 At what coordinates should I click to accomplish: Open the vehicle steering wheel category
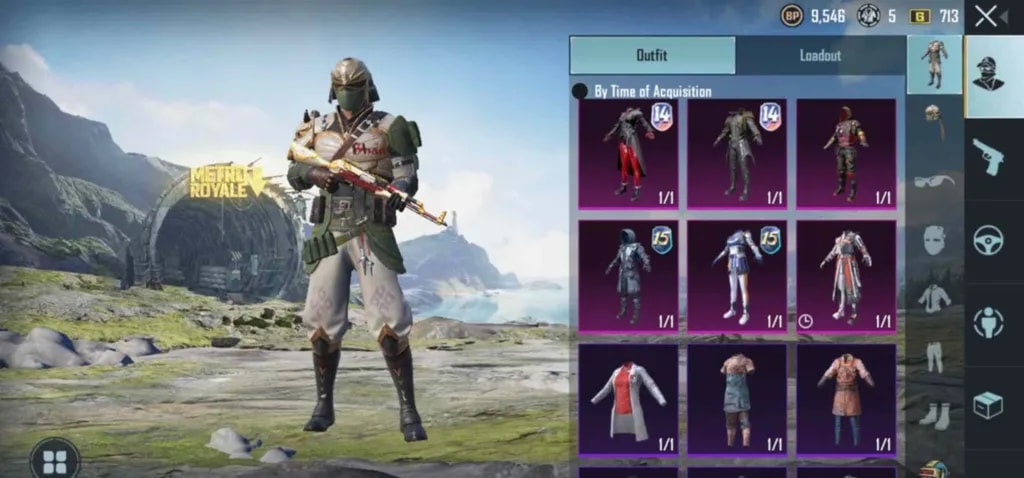[988, 240]
